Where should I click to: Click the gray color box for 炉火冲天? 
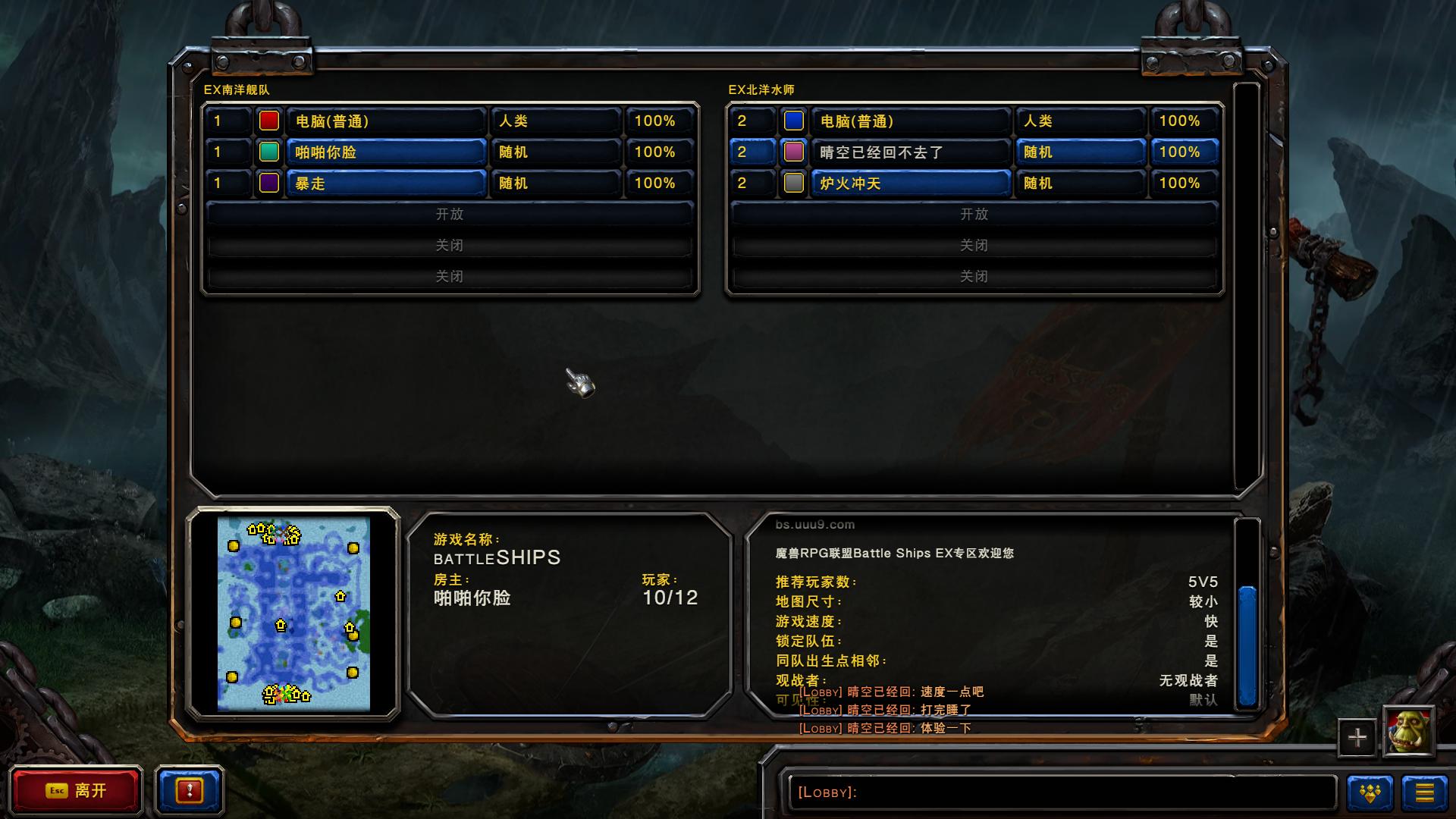(793, 183)
